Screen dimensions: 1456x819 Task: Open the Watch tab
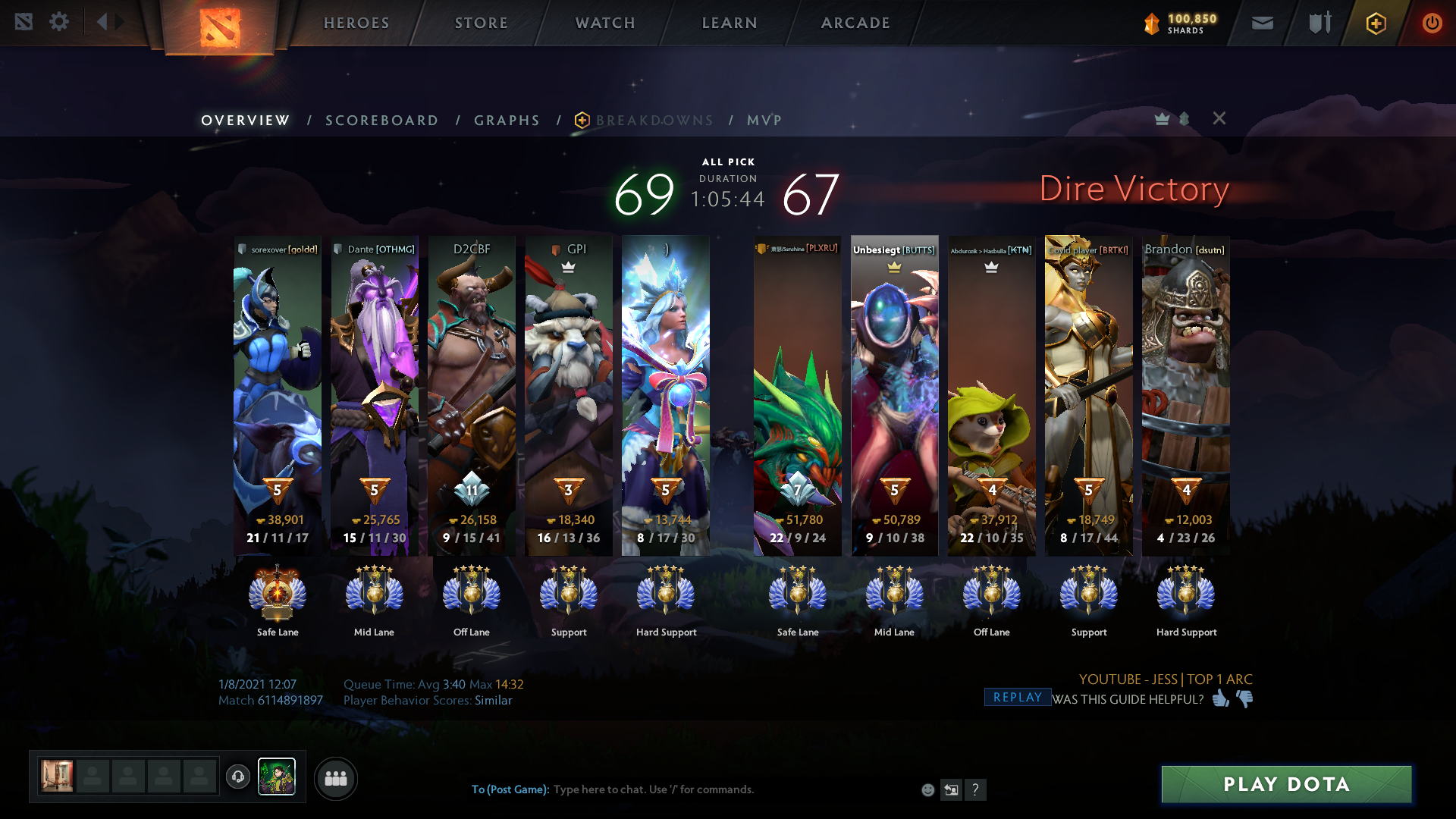(605, 23)
